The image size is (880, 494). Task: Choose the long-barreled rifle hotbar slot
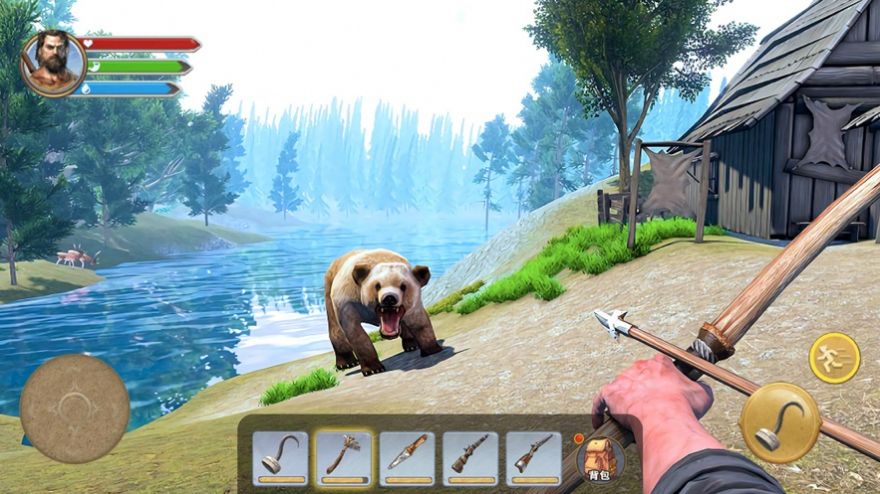[x=533, y=457]
